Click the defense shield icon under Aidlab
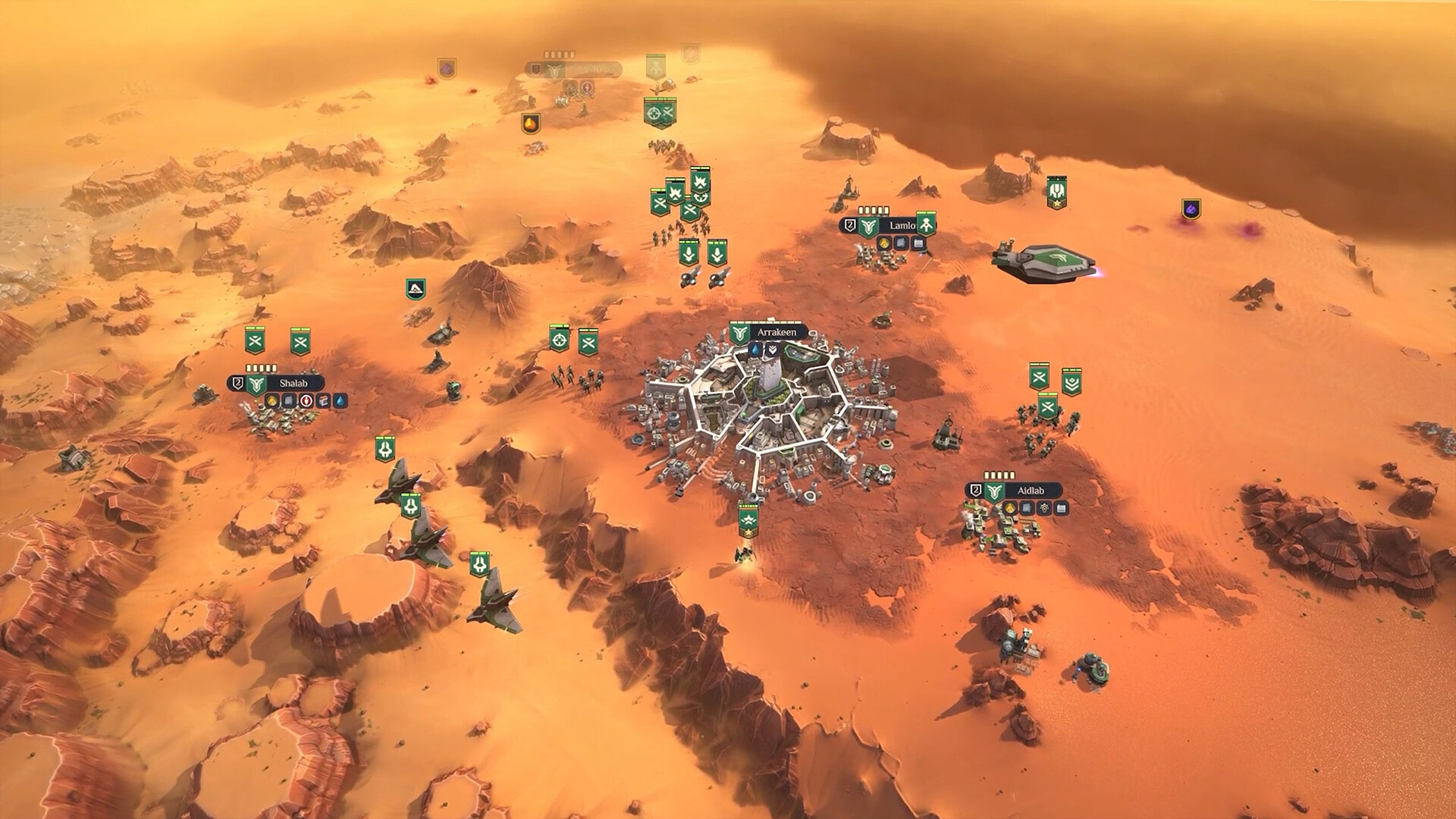 point(1044,508)
